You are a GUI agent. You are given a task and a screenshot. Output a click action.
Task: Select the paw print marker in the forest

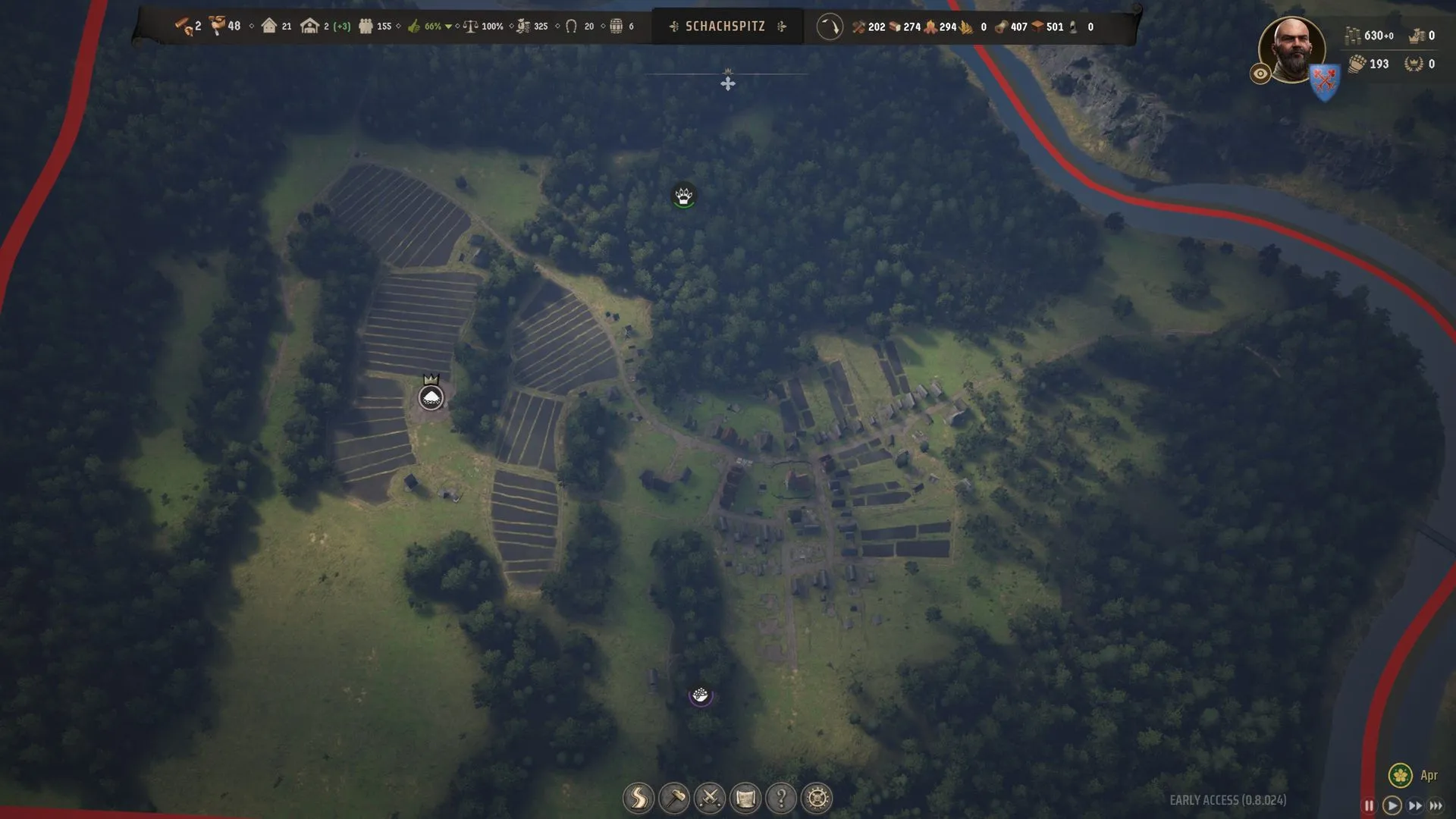click(x=683, y=196)
